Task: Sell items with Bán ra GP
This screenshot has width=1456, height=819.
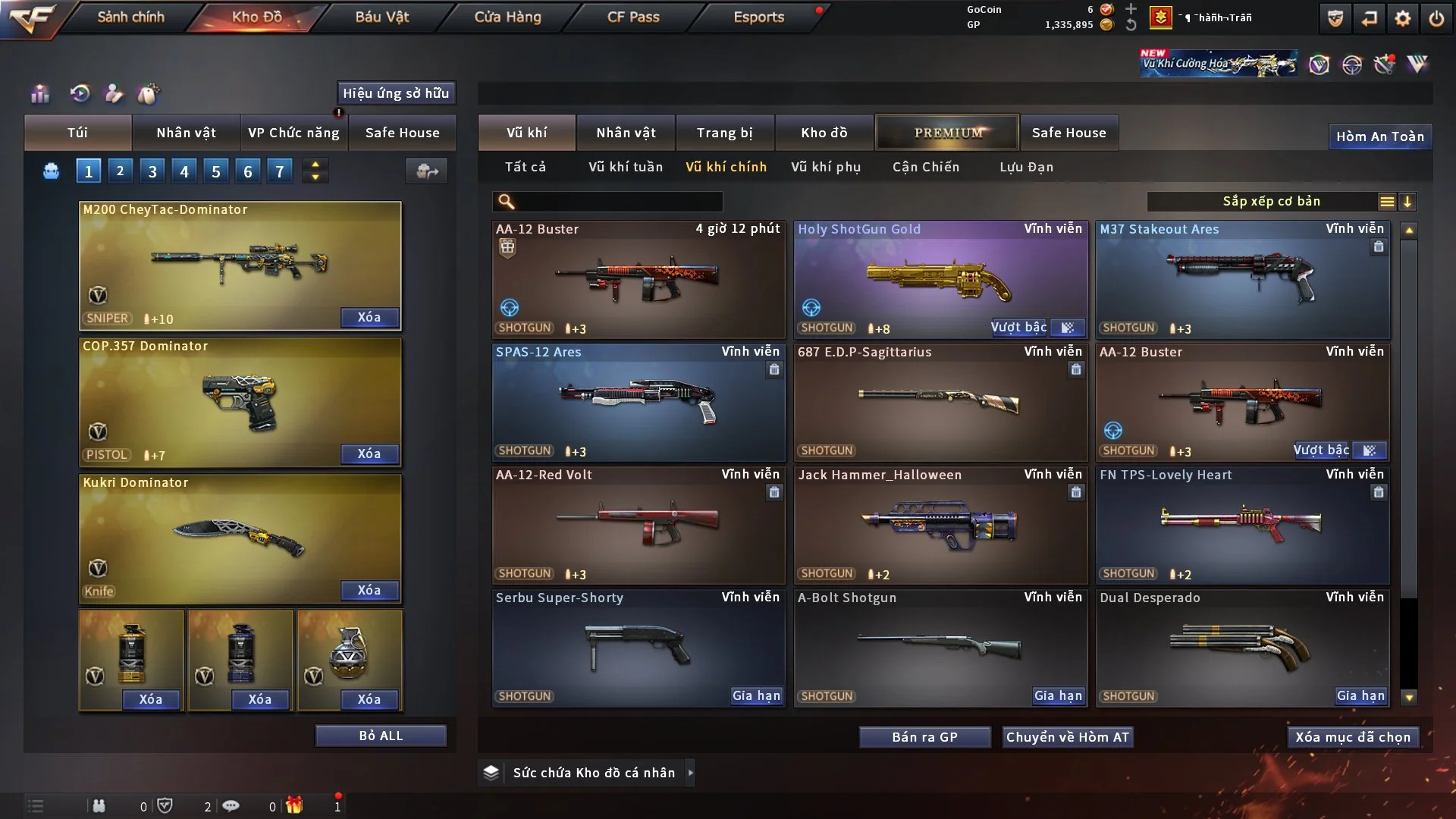Action: [x=924, y=737]
